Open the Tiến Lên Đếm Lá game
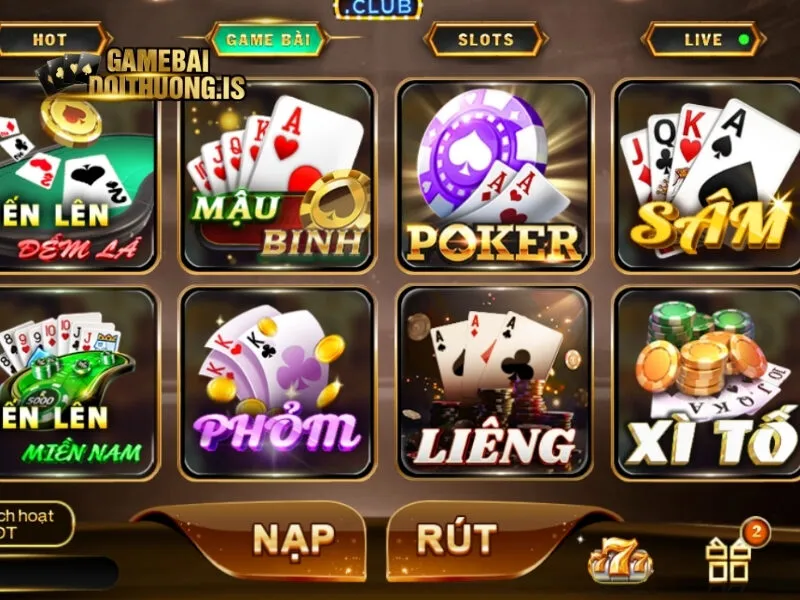This screenshot has width=800, height=600. coord(77,176)
